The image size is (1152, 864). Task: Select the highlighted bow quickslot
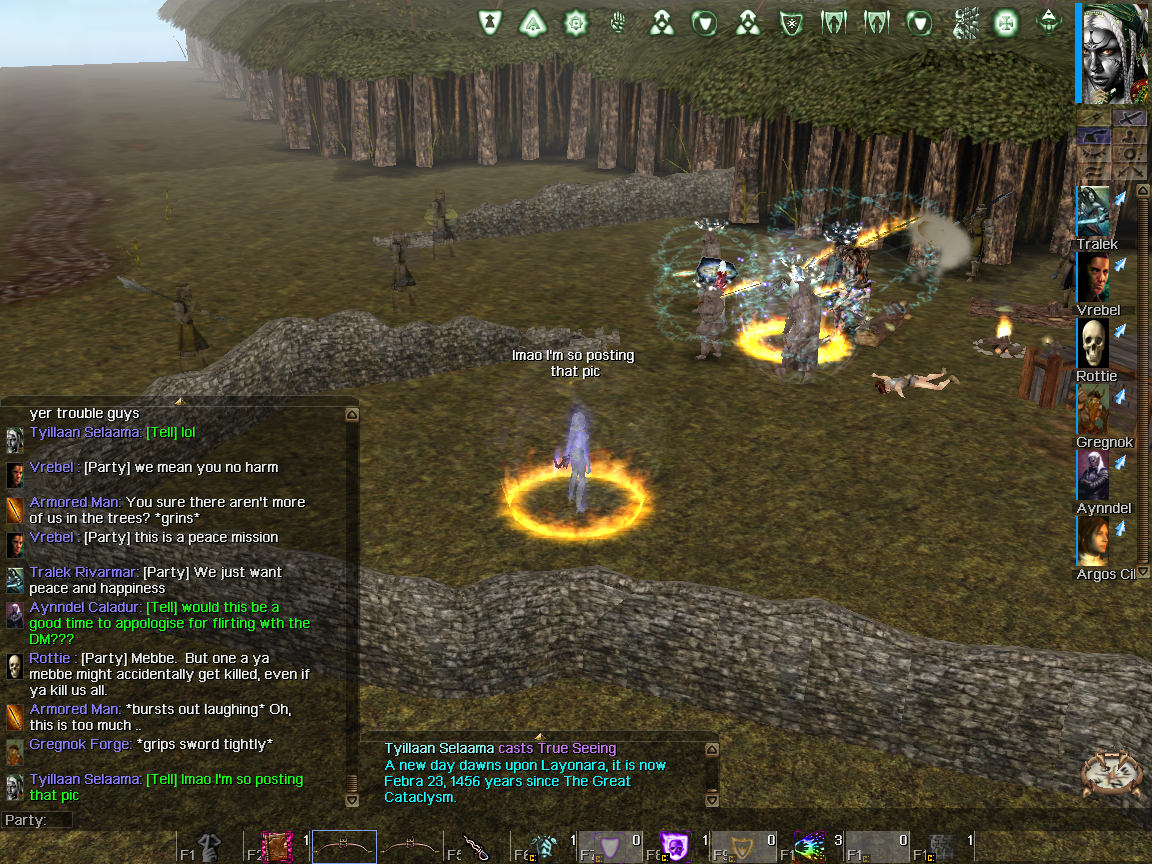point(344,848)
